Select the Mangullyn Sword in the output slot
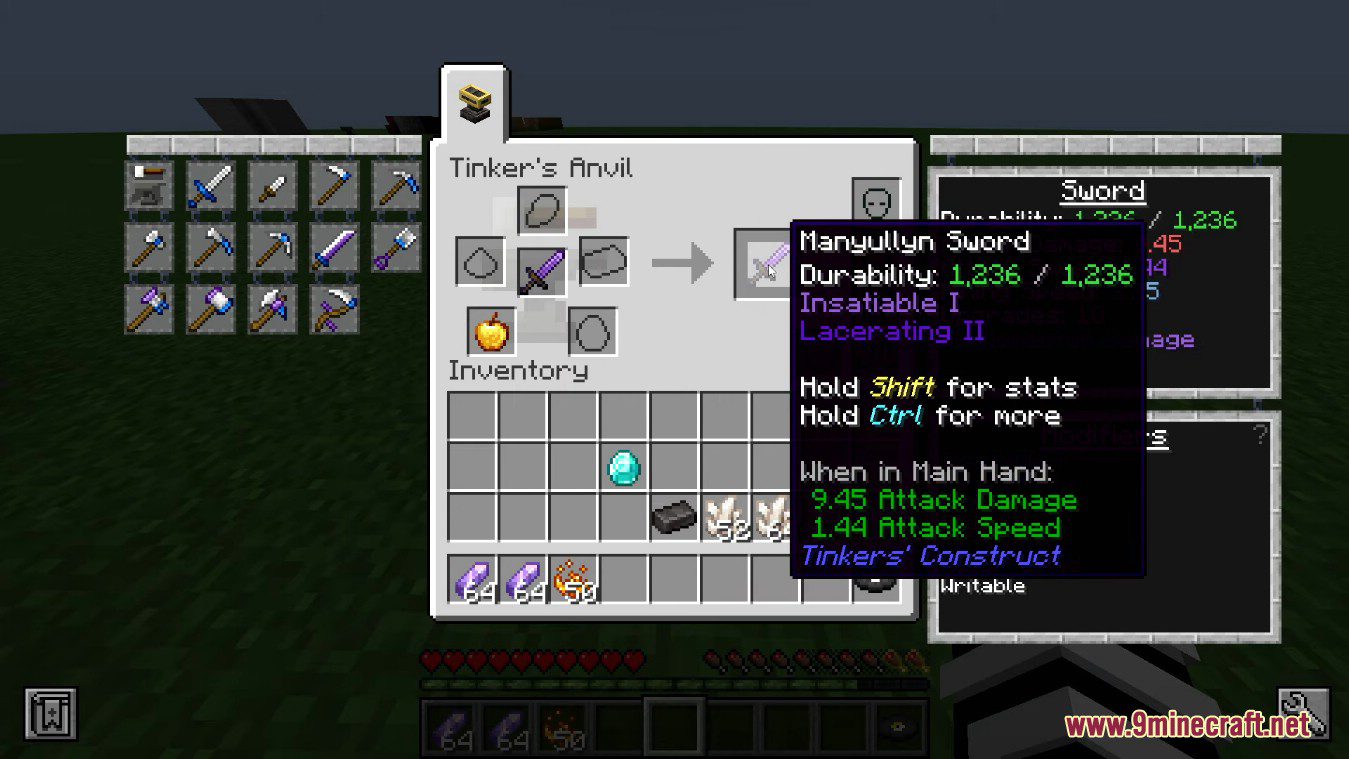This screenshot has width=1349, height=759. tap(770, 263)
